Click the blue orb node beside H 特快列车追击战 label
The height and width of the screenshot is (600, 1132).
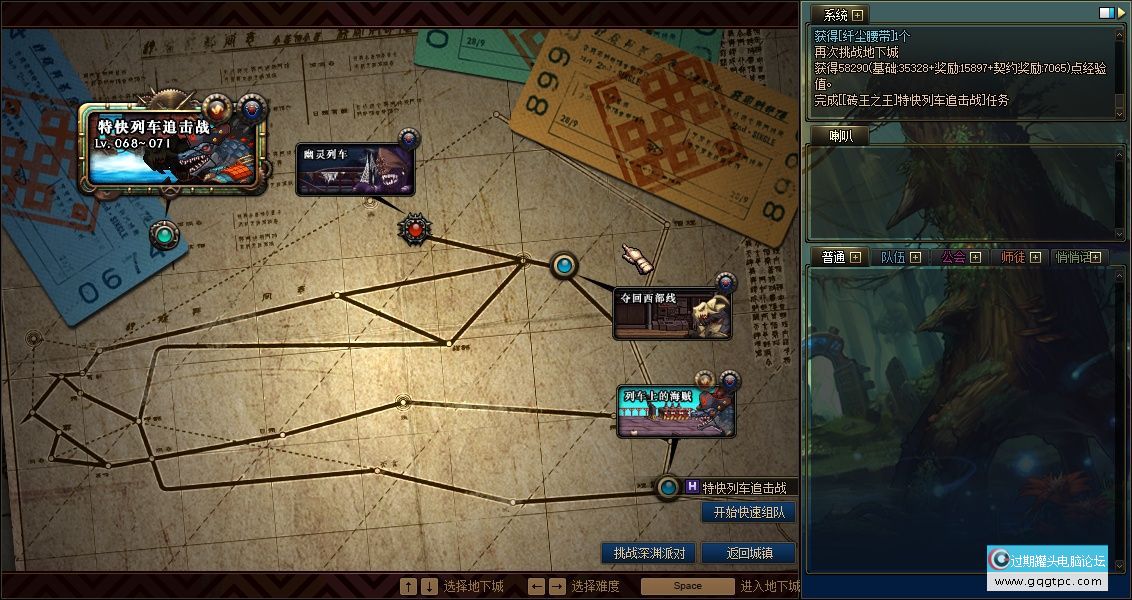click(668, 488)
